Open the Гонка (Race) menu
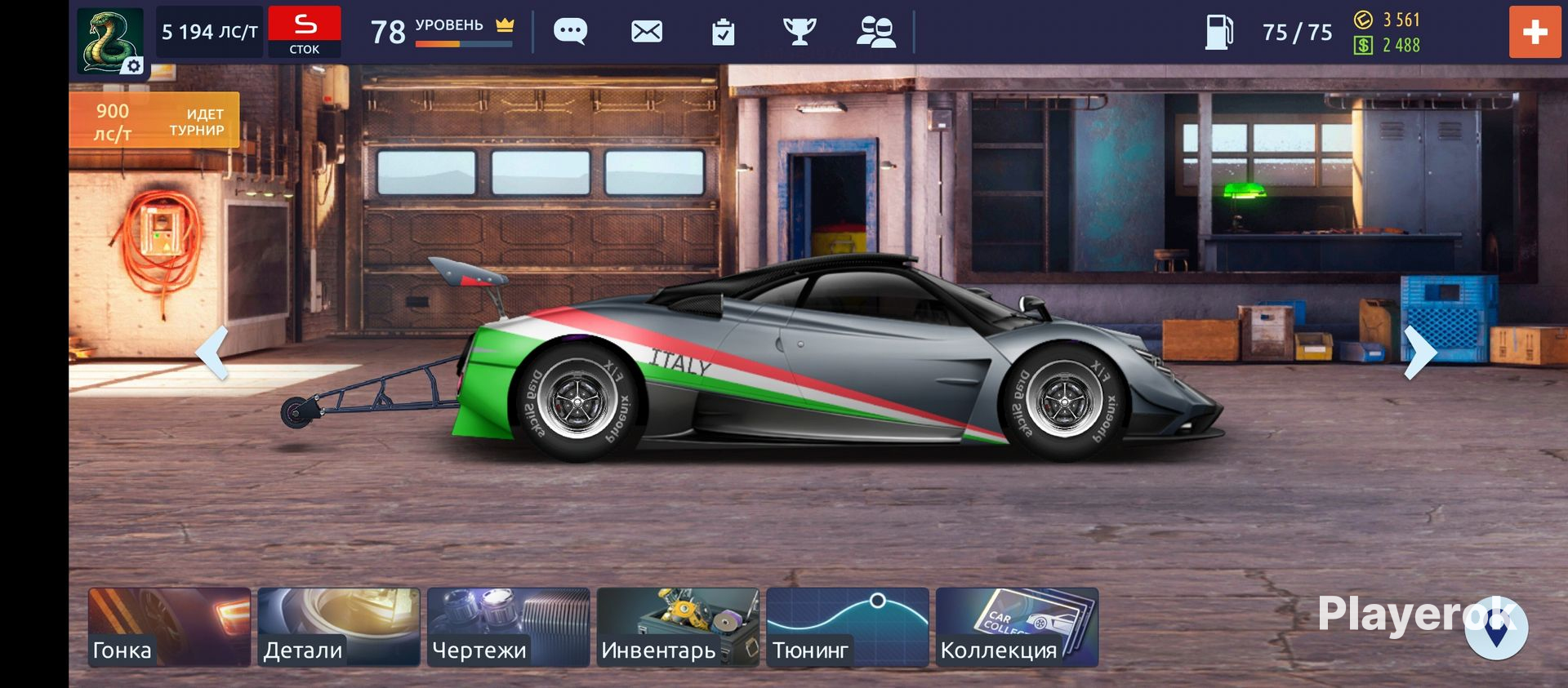 pos(169,627)
